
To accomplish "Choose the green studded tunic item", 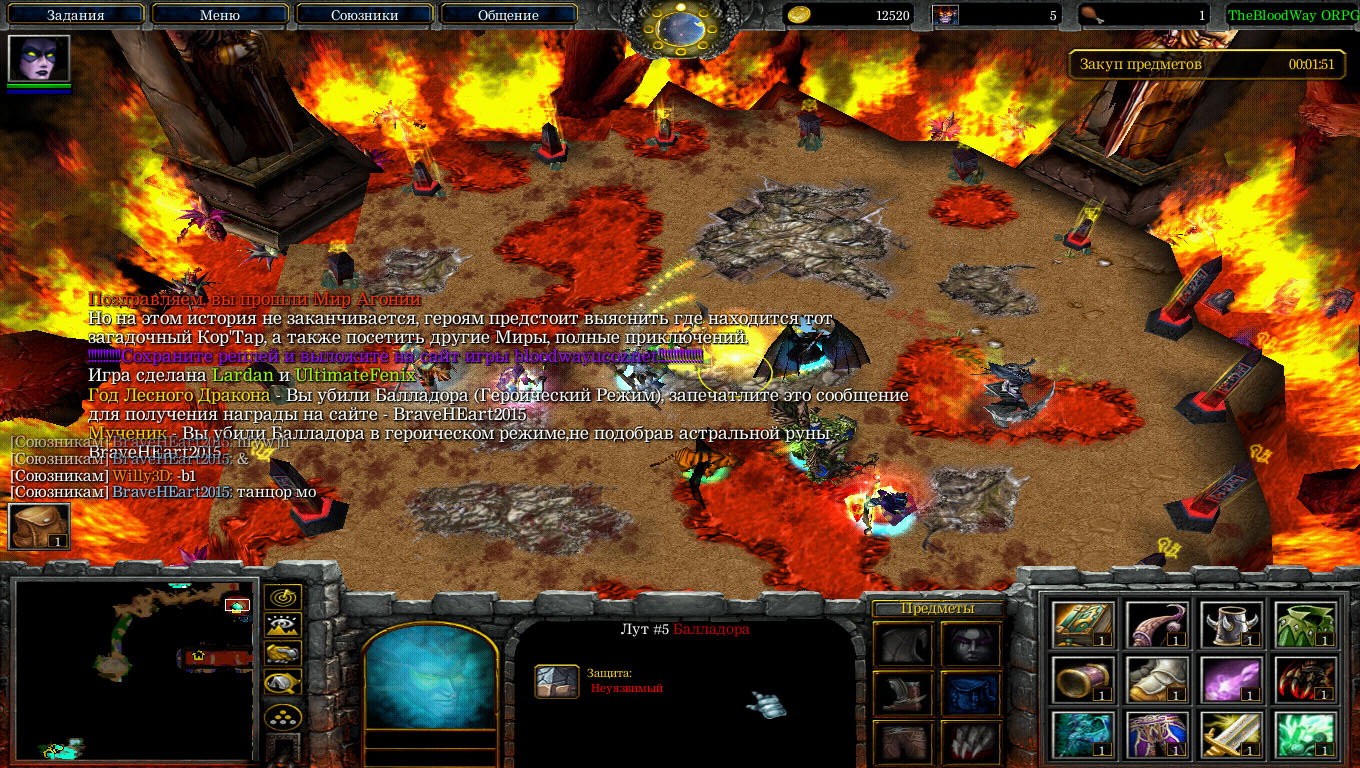I will coord(1305,624).
